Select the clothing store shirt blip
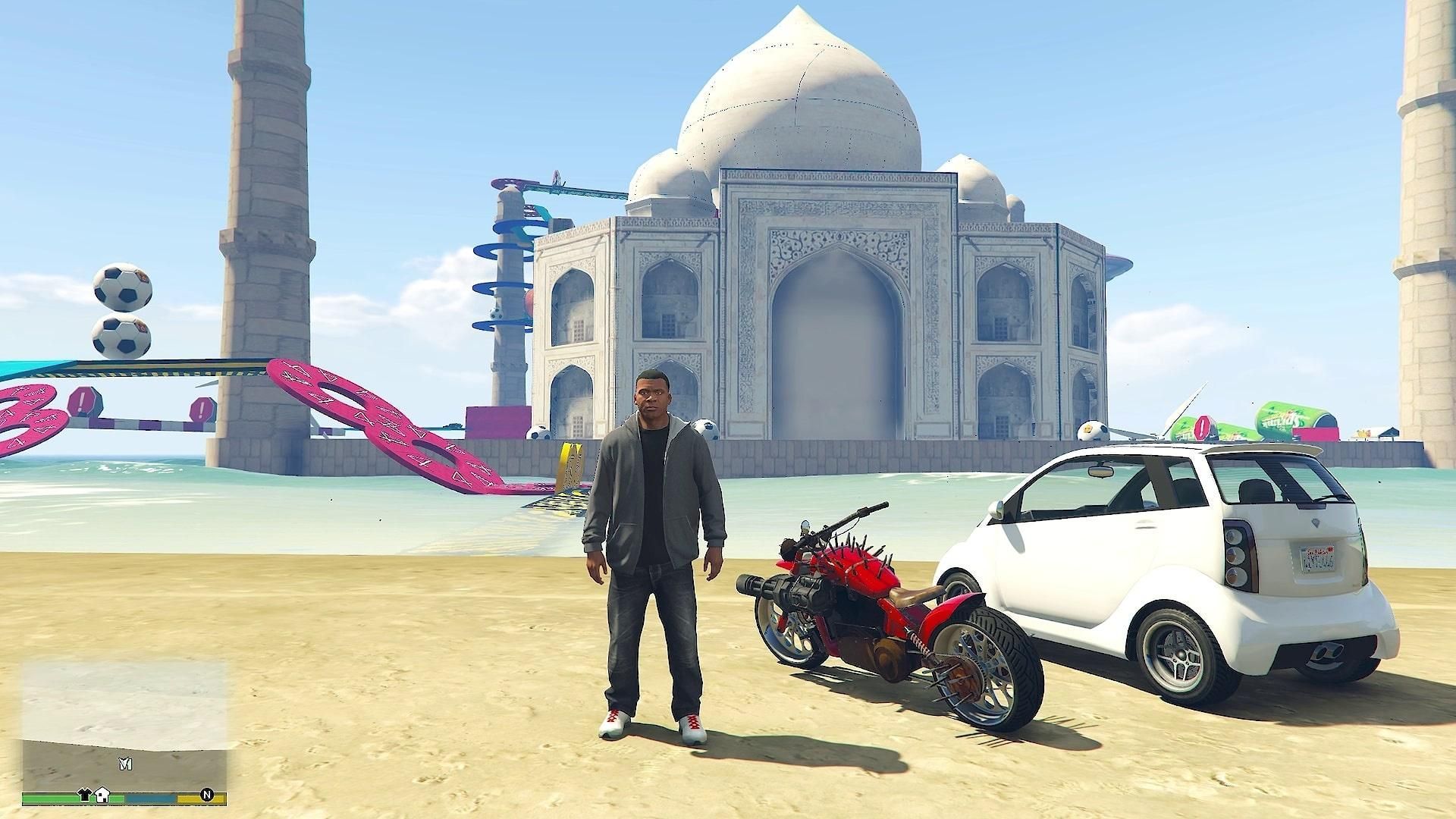 tap(85, 795)
